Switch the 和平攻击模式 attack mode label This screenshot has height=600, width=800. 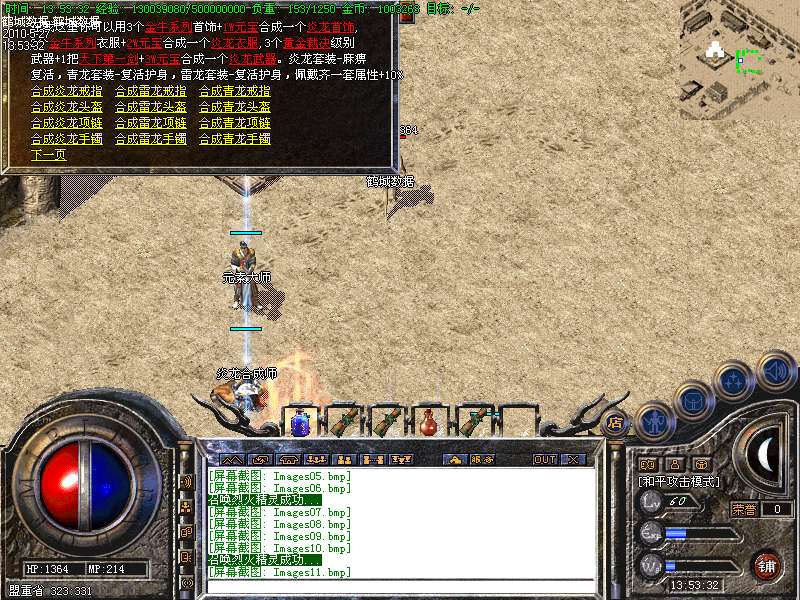tap(680, 482)
